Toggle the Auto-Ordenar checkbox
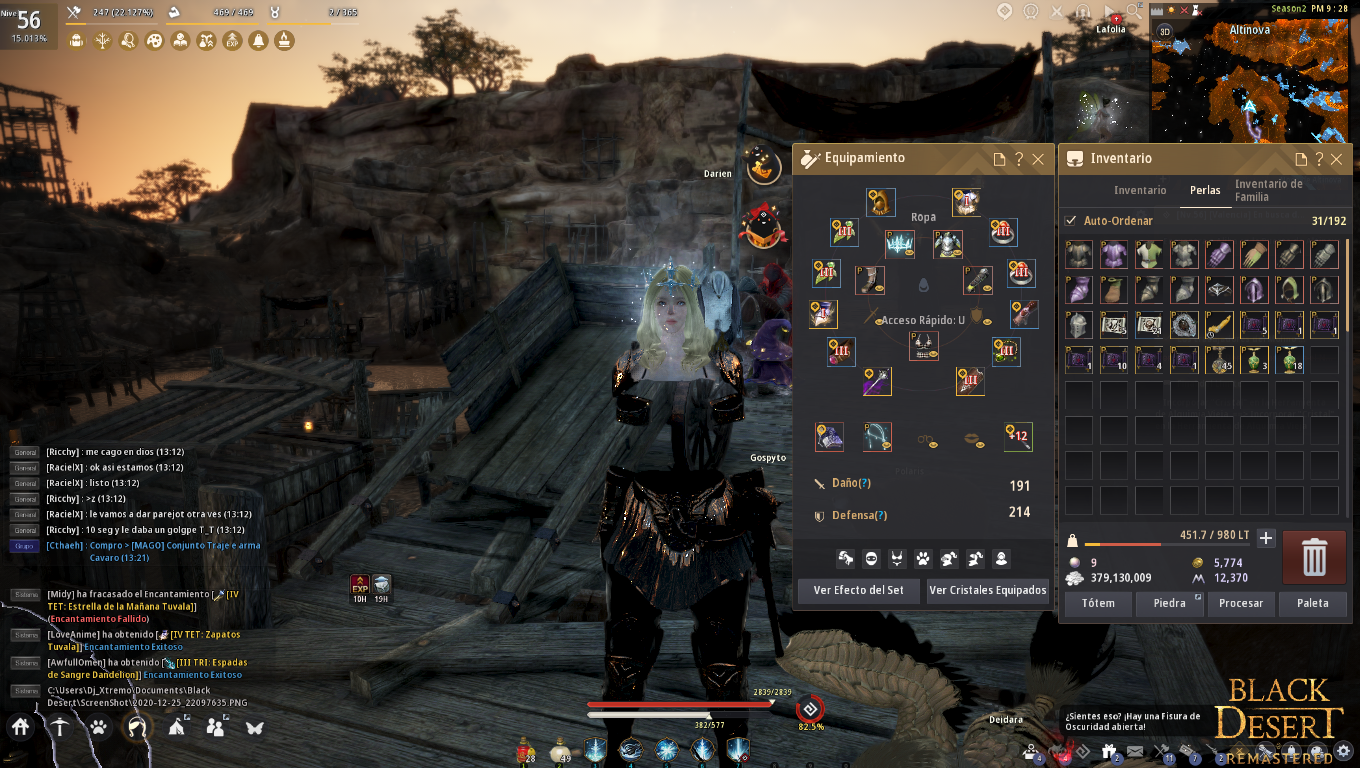The width and height of the screenshot is (1360, 768). (1072, 221)
